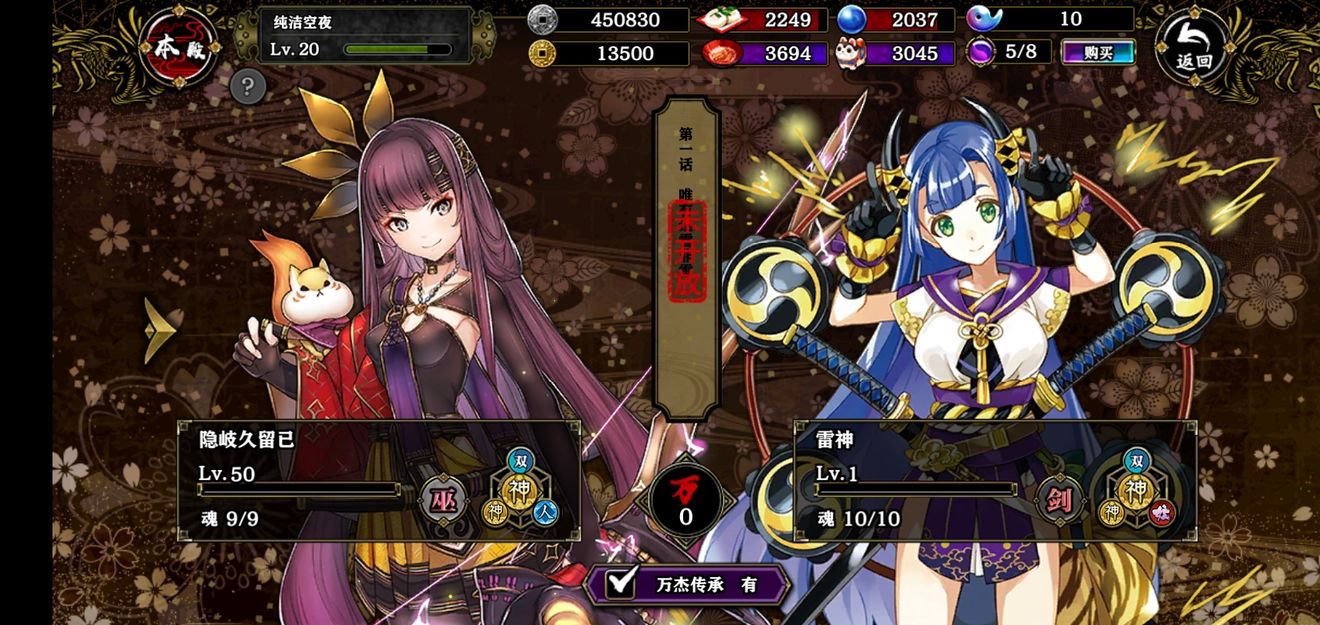Tap the 巫 class icon
The width and height of the screenshot is (1320, 625).
click(x=443, y=500)
